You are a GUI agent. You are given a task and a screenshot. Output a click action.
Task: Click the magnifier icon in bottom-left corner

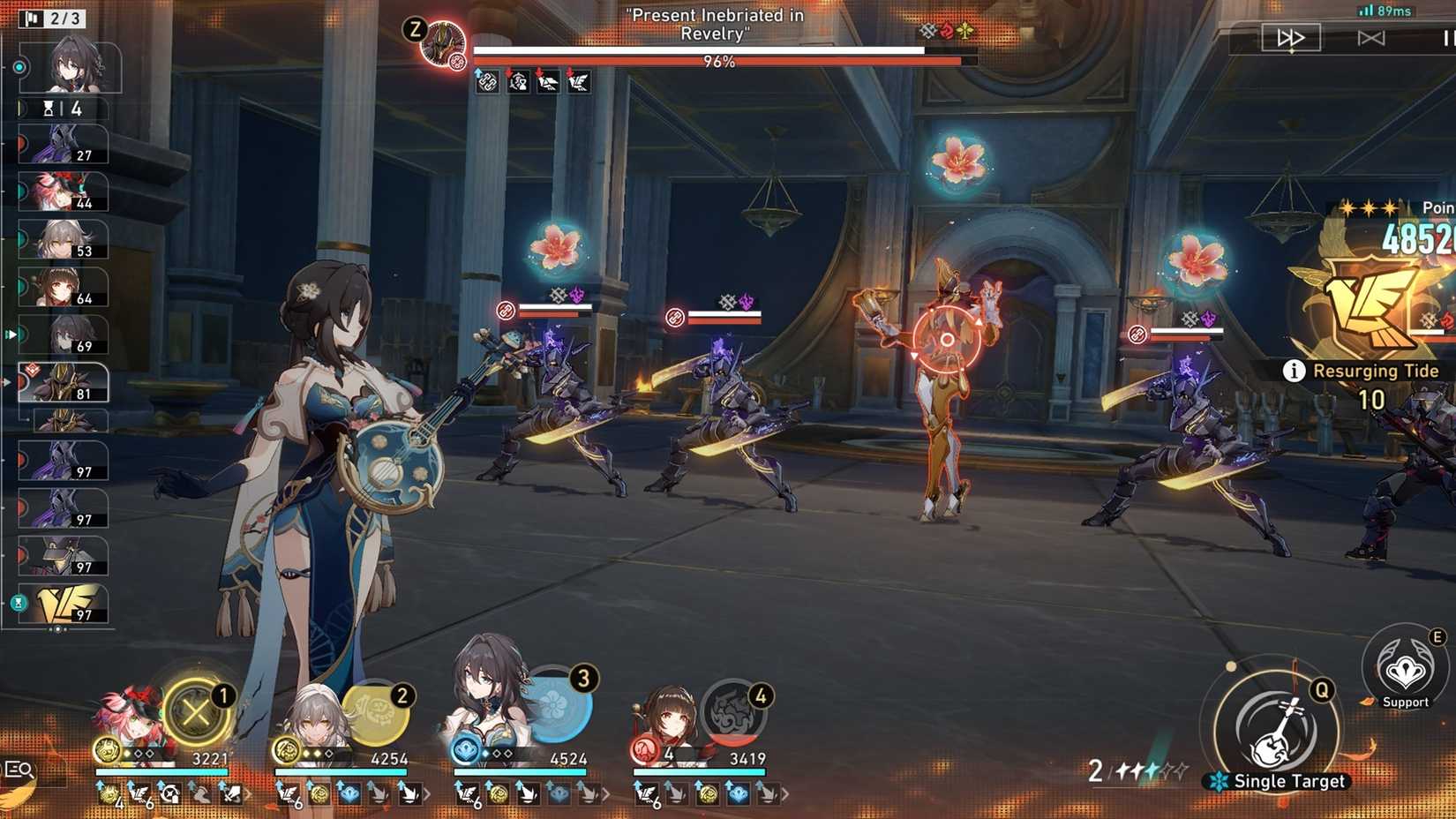[20, 770]
